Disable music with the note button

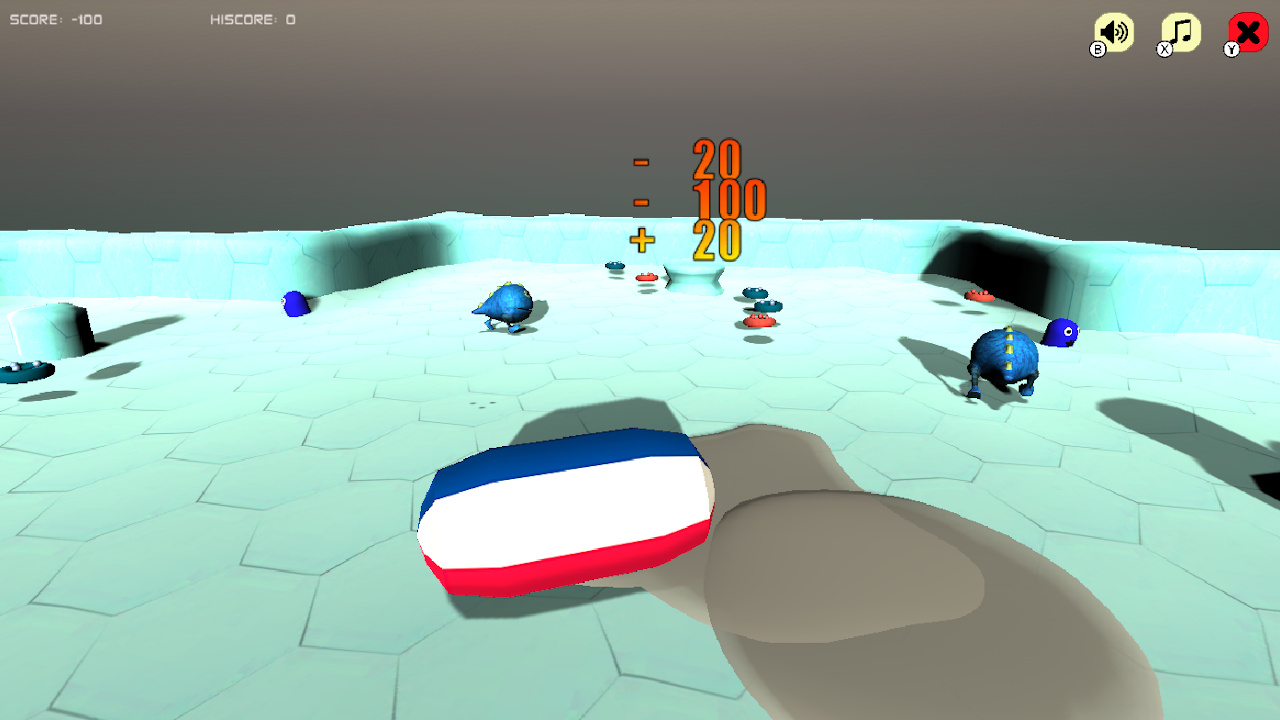tap(1179, 30)
